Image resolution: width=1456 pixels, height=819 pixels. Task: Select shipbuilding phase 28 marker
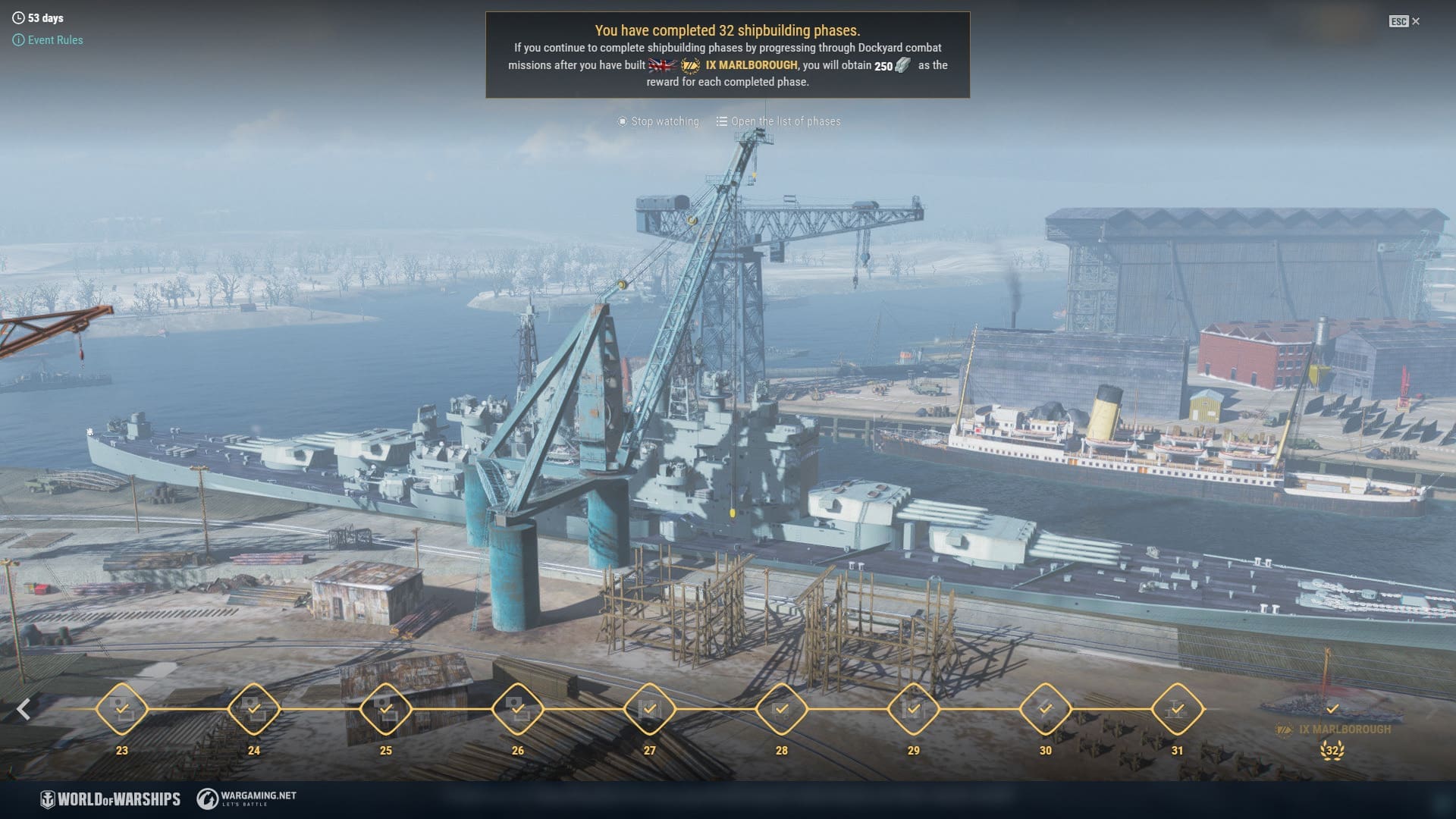(x=782, y=709)
